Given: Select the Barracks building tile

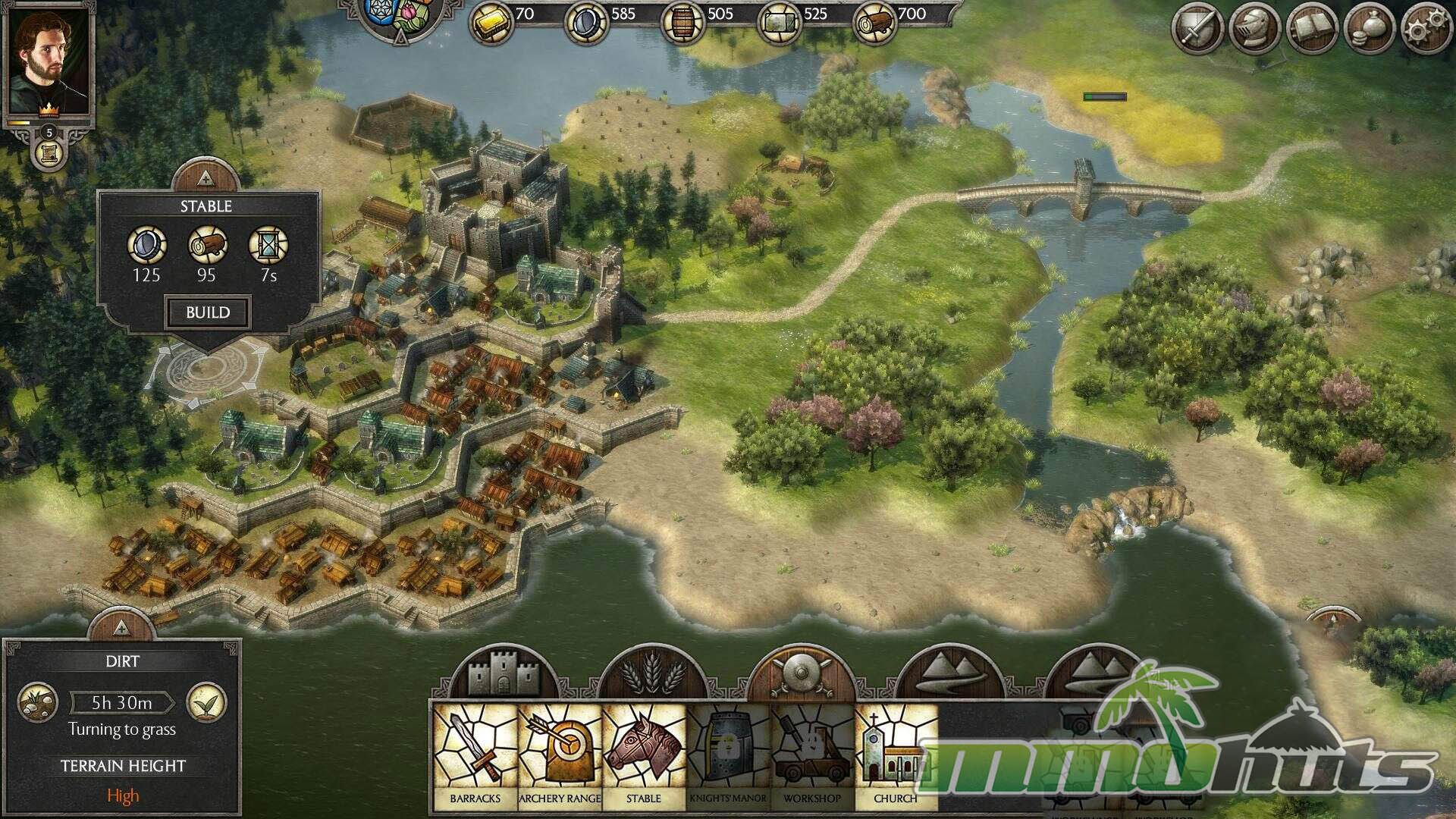Looking at the screenshot, I should 475,755.
